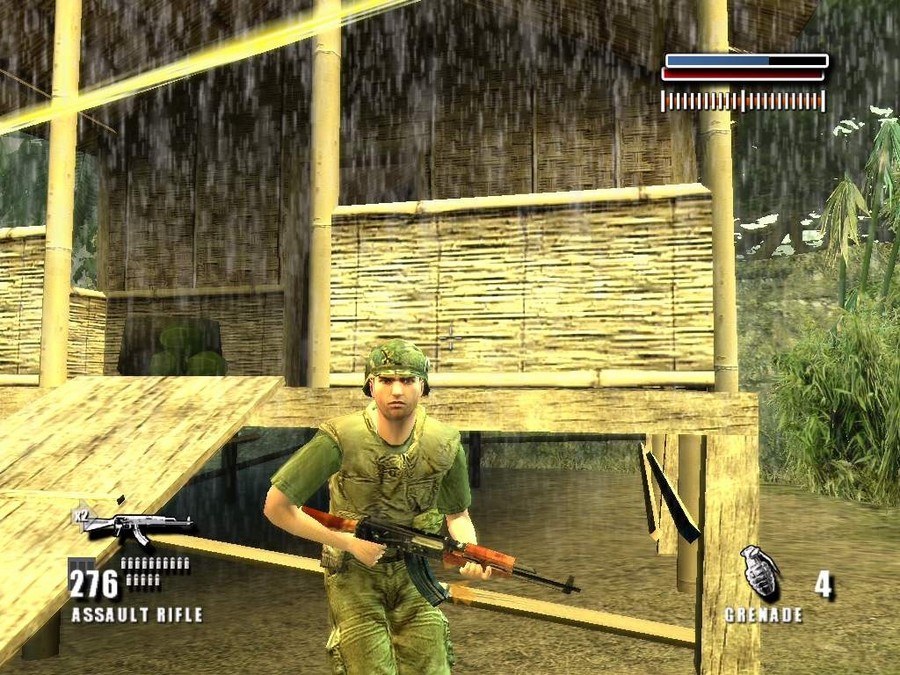Select the assault rifle weapon icon
This screenshot has width=900, height=675.
point(138,525)
